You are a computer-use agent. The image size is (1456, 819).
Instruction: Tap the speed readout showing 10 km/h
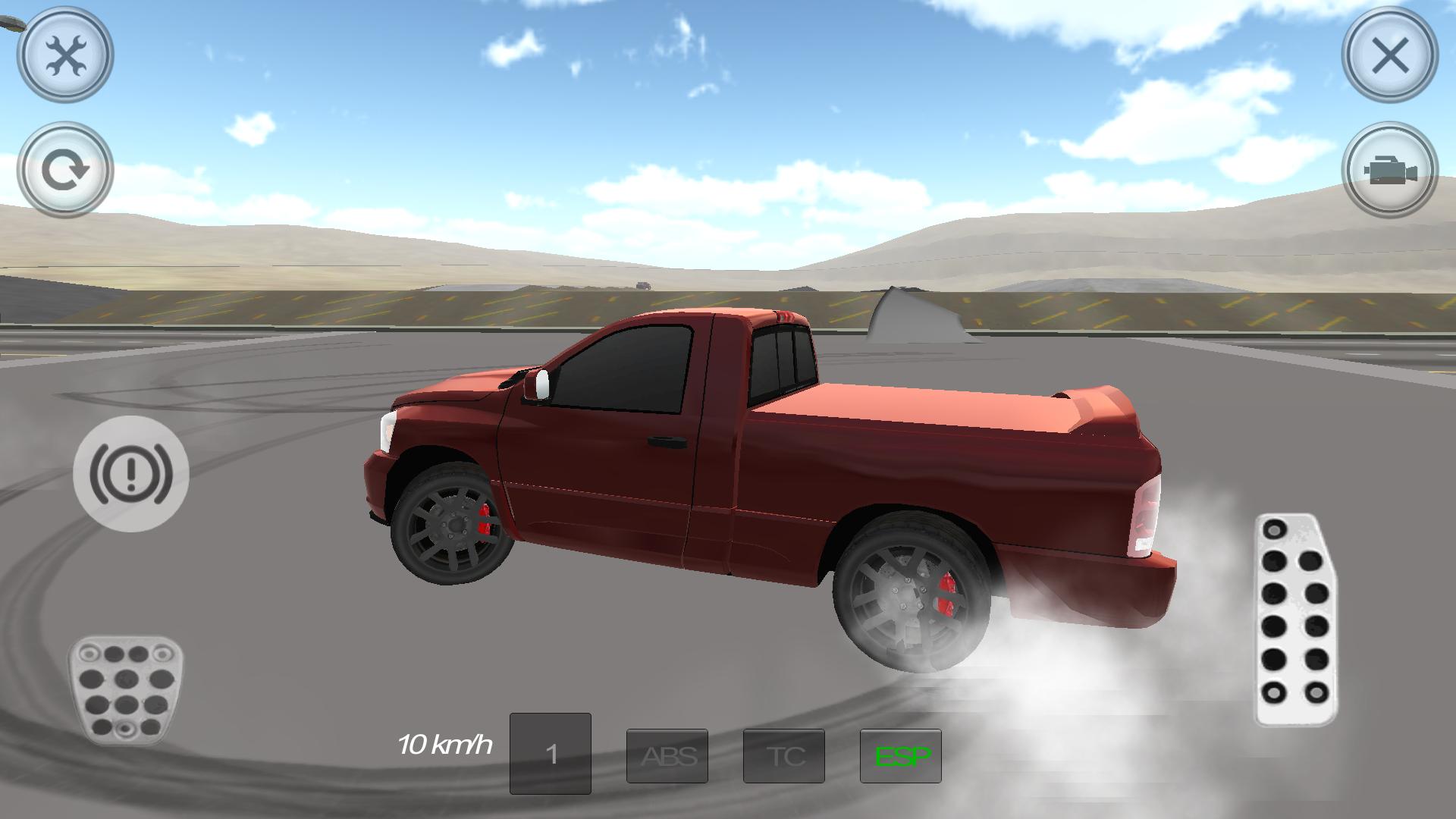pyautogui.click(x=444, y=745)
